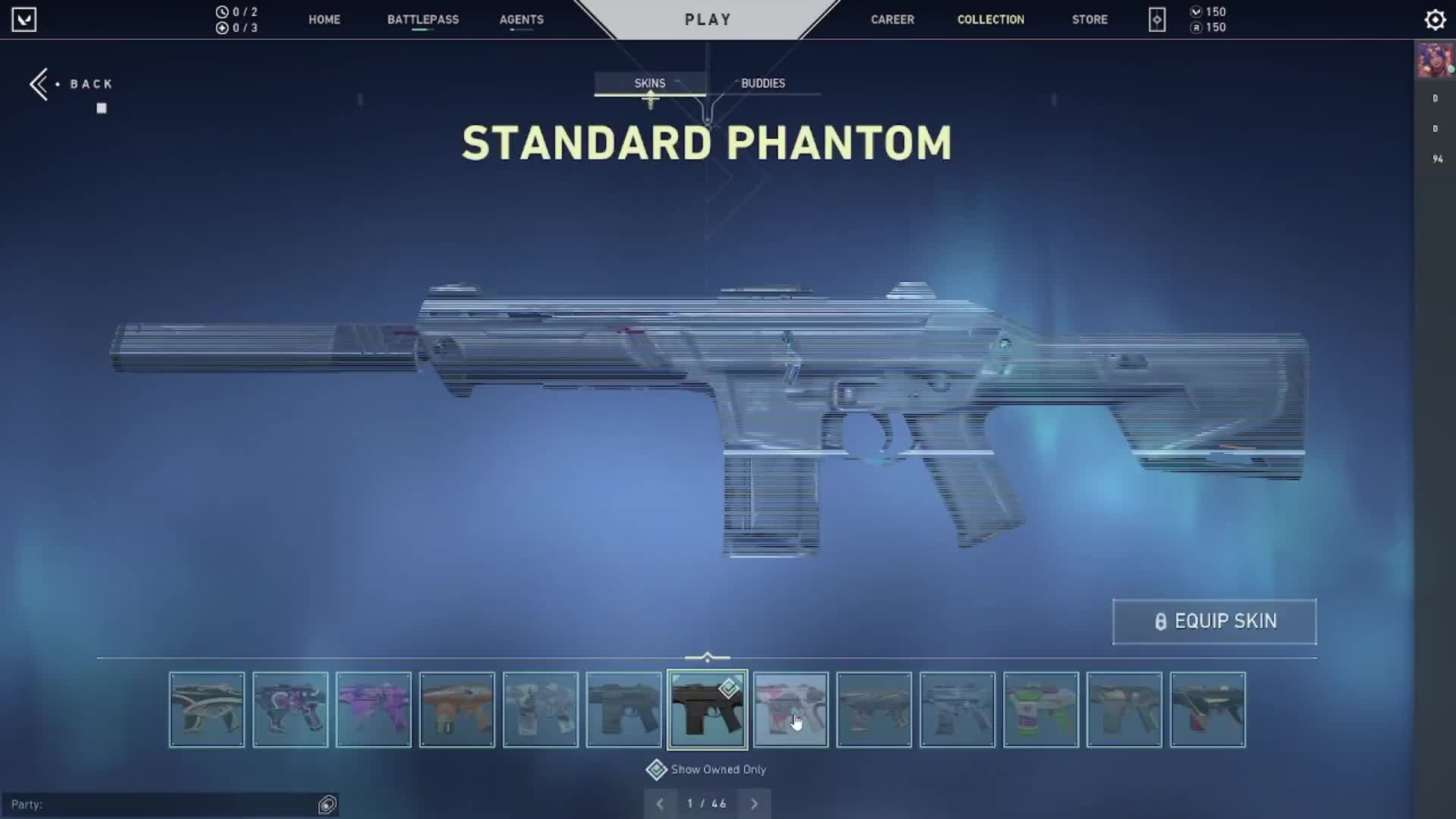Select the green and purple Phantom skin
Image resolution: width=1456 pixels, height=819 pixels.
click(1041, 710)
